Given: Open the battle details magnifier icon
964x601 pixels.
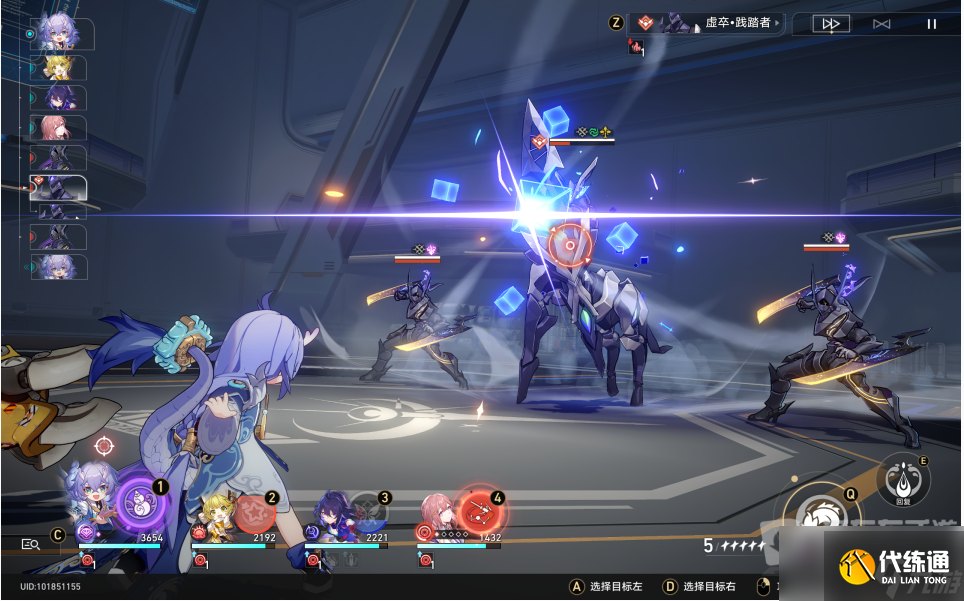Looking at the screenshot, I should (31, 544).
